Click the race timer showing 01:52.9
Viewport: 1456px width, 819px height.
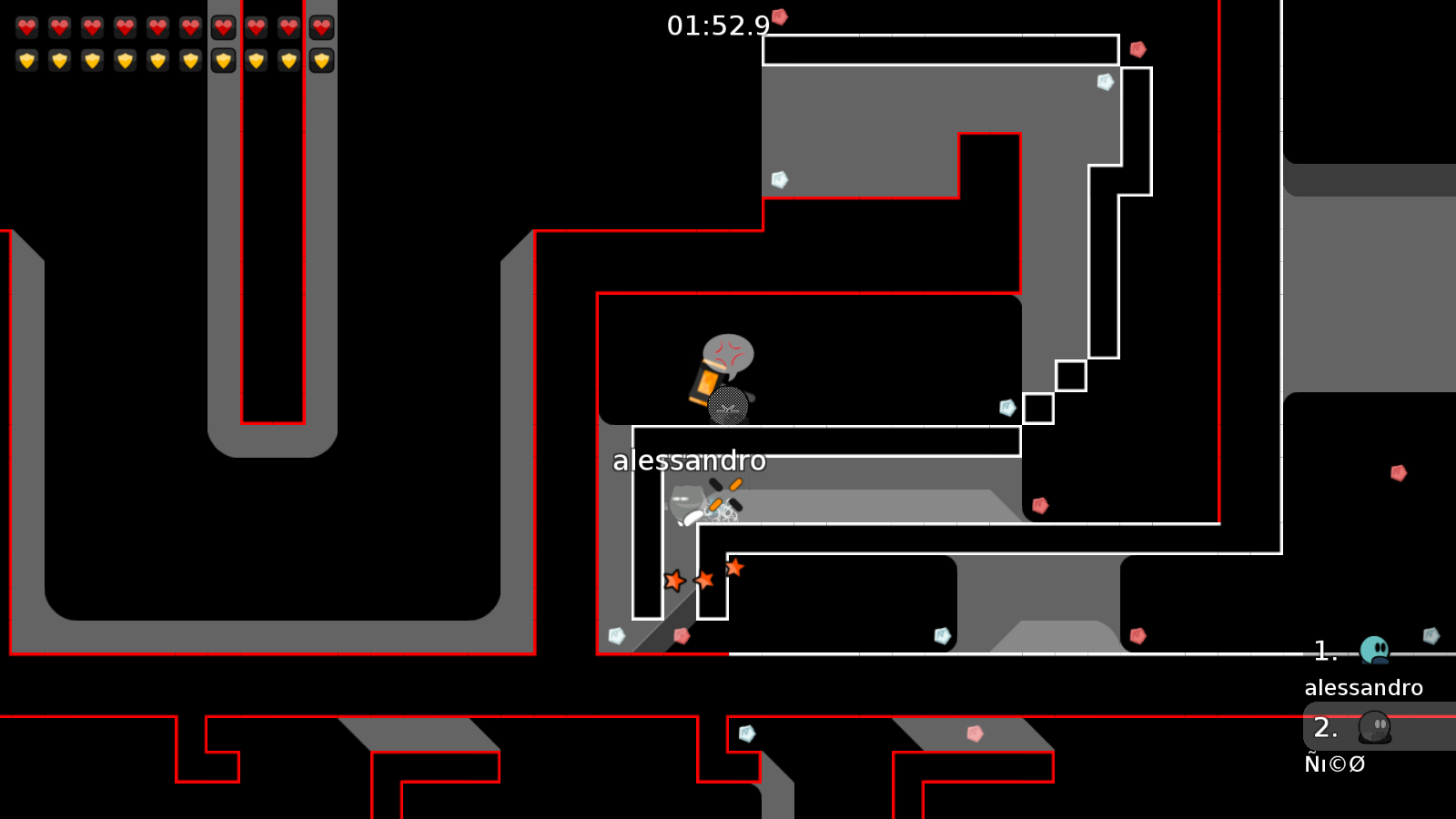coord(717,26)
